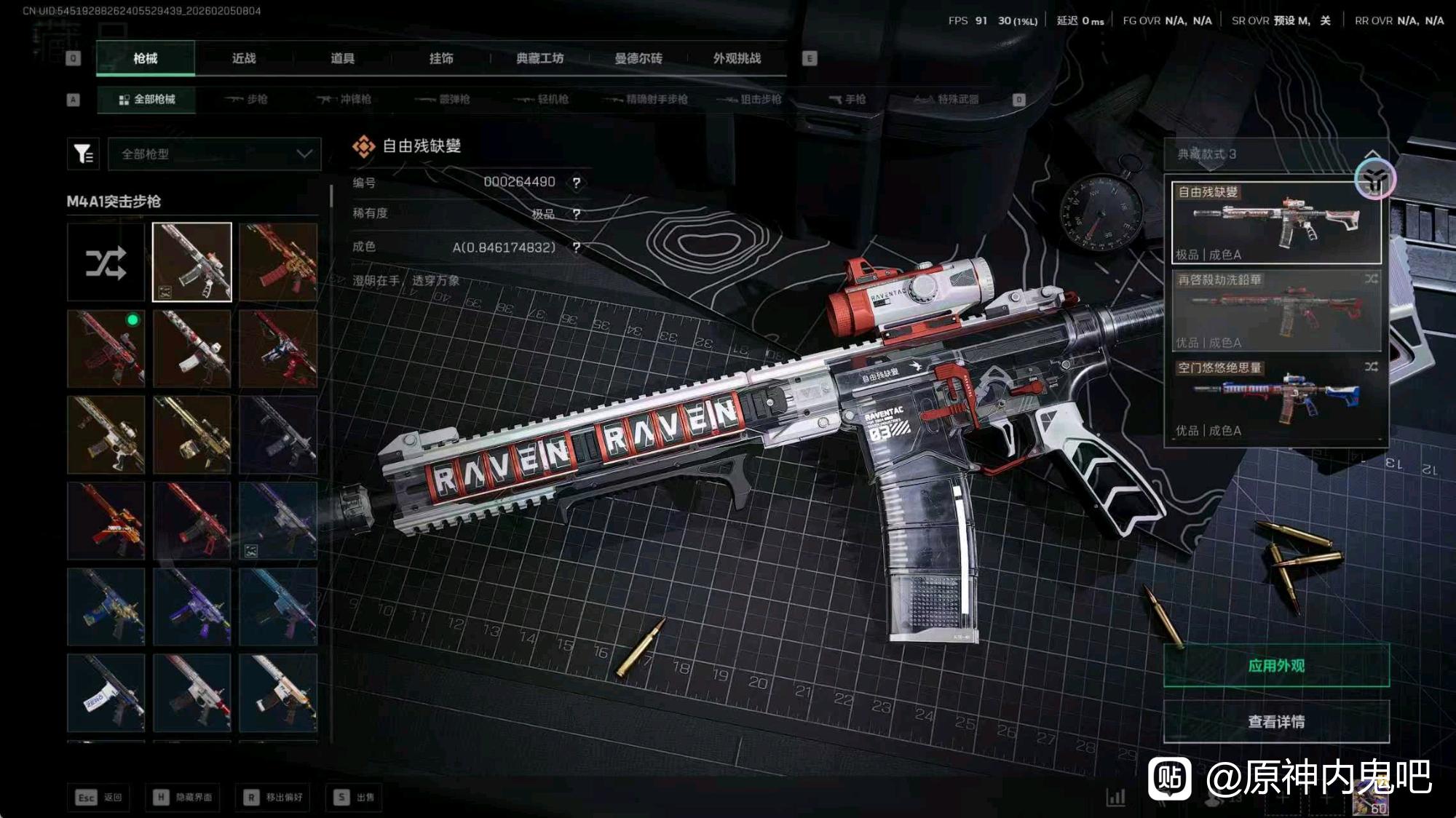Screen dimensions: 1456x818
Task: Select the 挂饰 charms tab
Action: (x=441, y=58)
